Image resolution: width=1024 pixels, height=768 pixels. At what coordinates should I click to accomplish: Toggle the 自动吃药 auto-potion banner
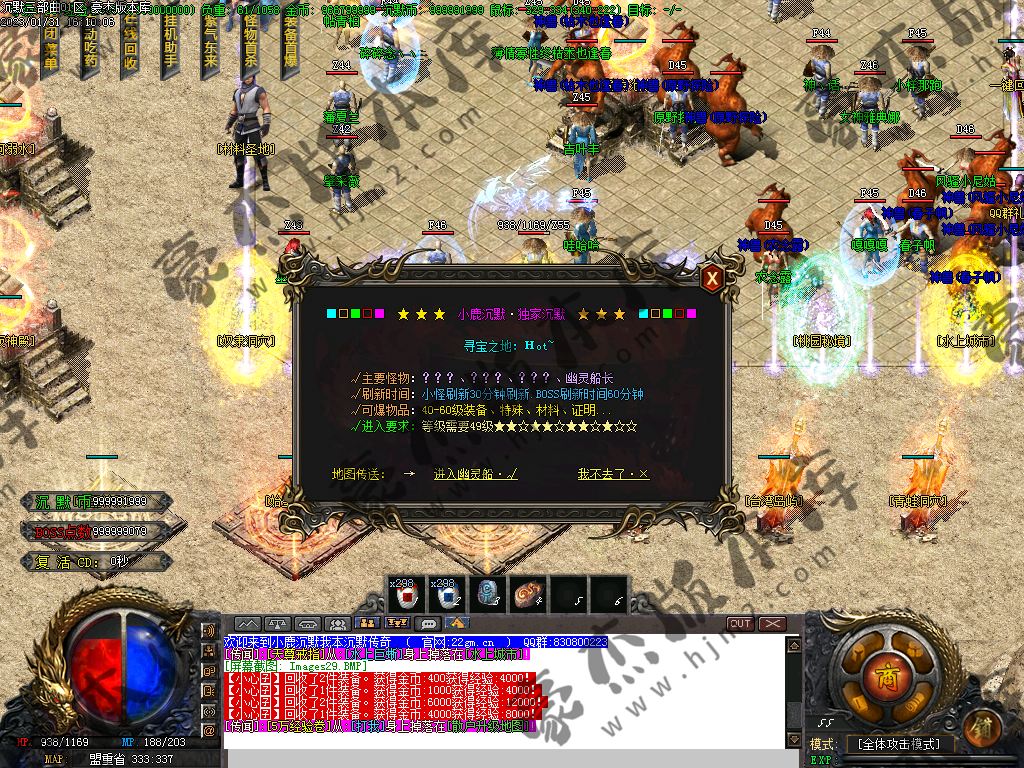coord(91,46)
